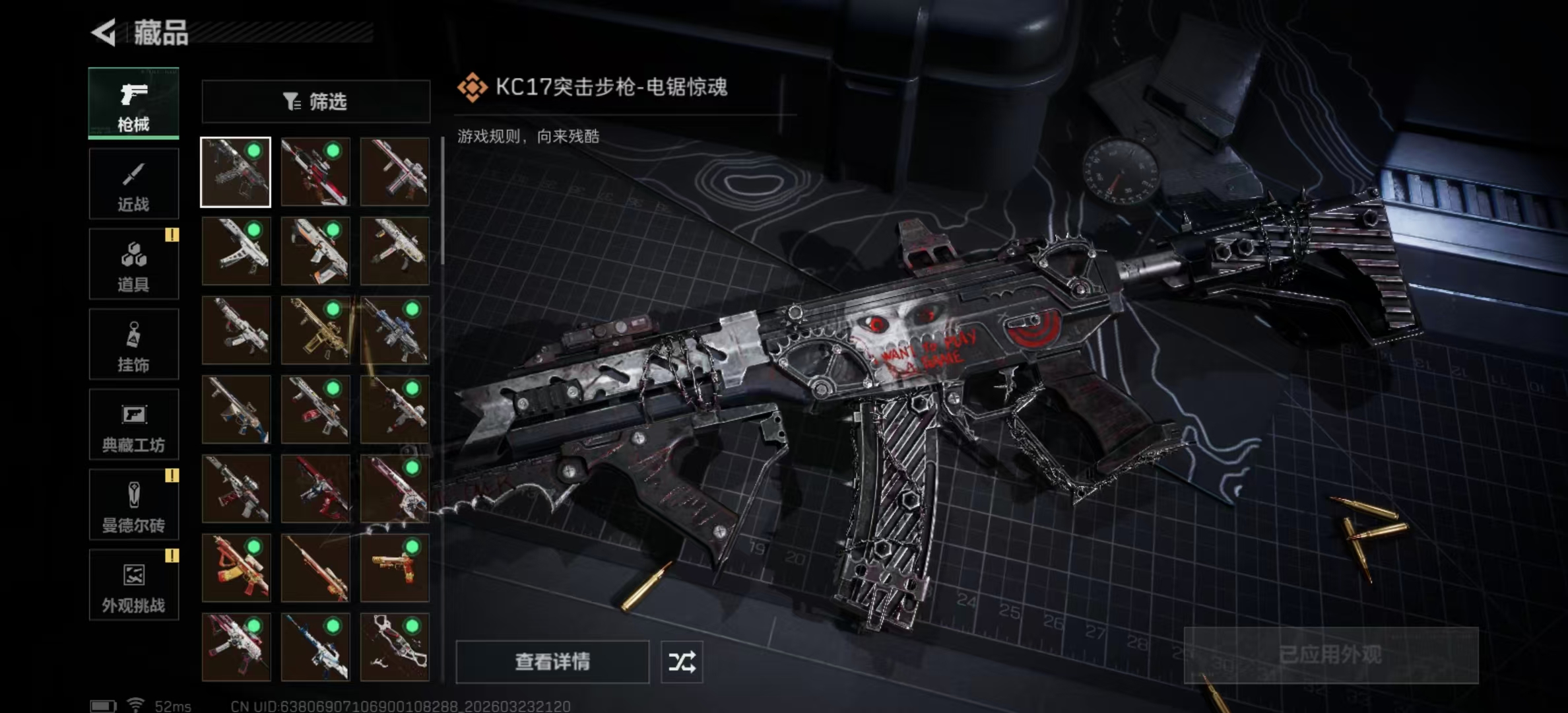Open the 外观挑战 appearance challenge tab

[x=133, y=585]
